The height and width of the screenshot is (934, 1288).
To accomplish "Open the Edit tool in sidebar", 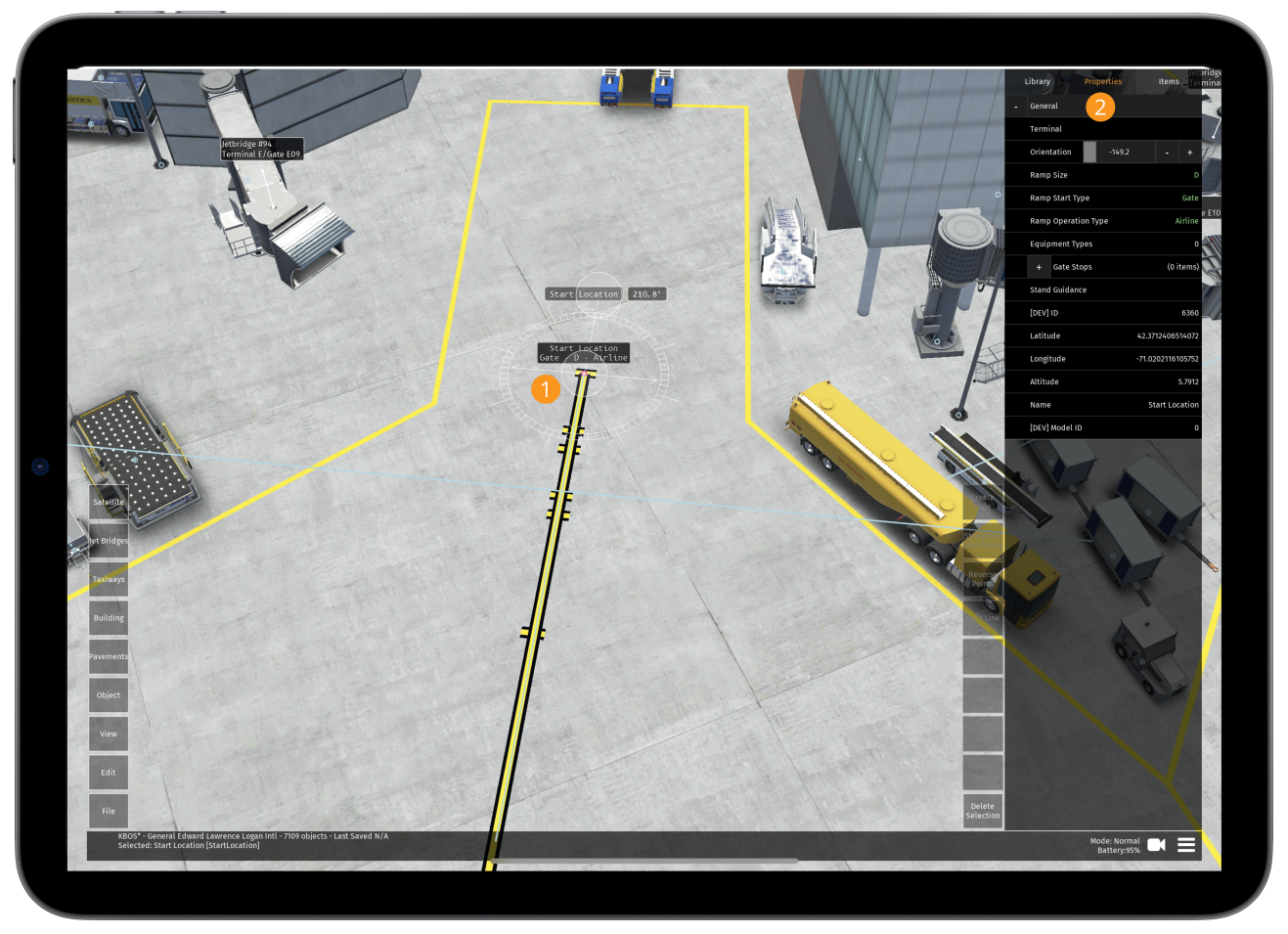I will coord(108,772).
